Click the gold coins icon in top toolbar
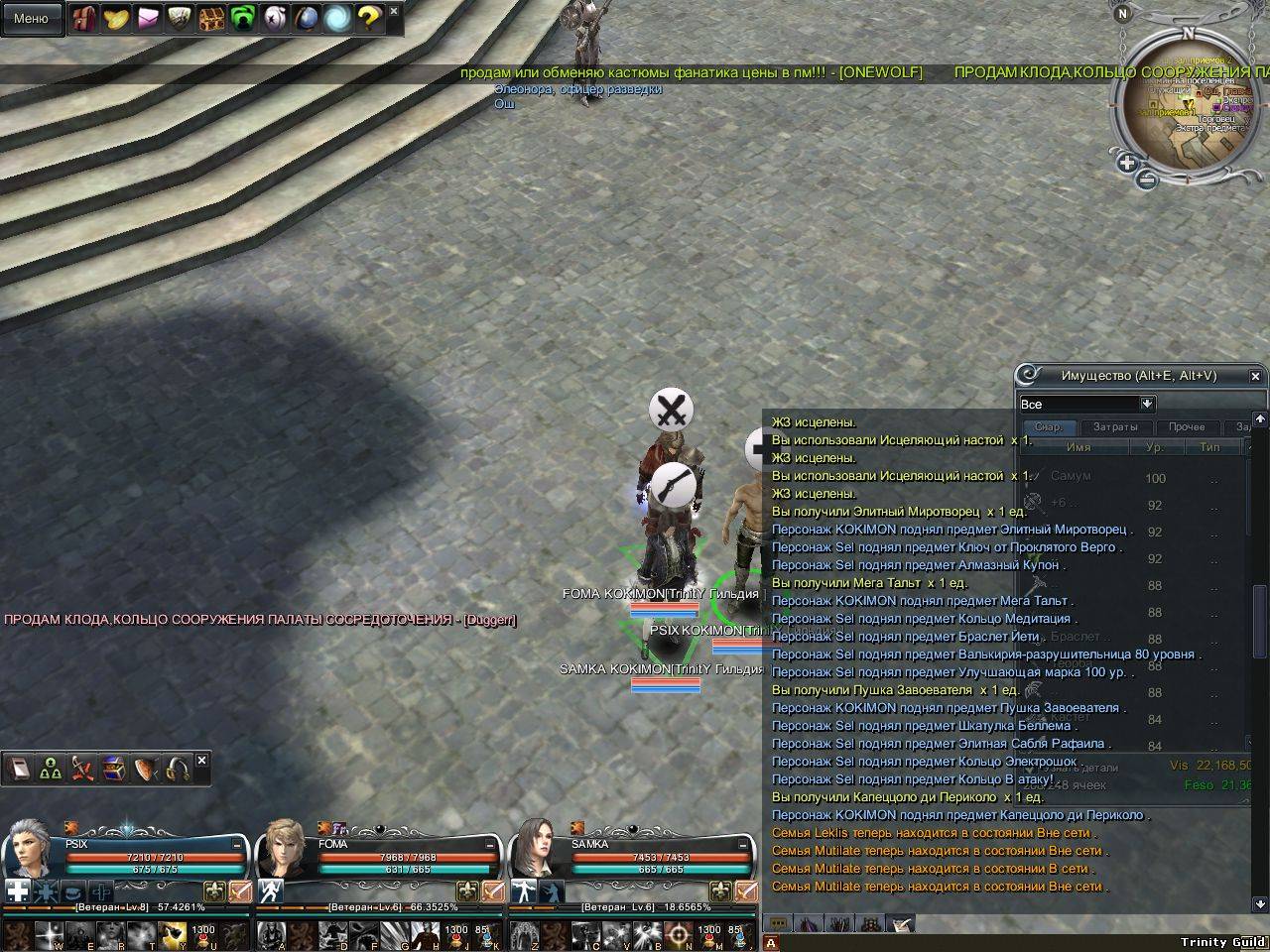 pyautogui.click(x=115, y=18)
